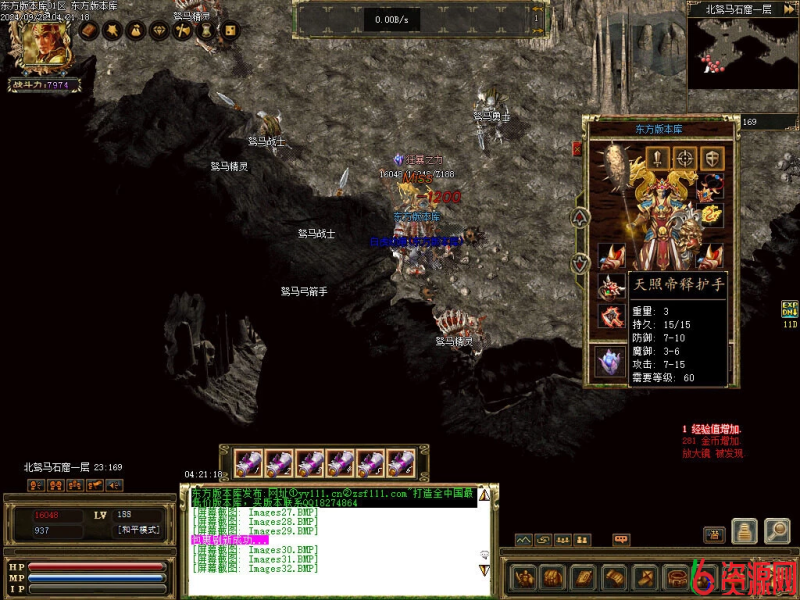Select the crosshair icon button in equipment panel
The height and width of the screenshot is (600, 800).
click(x=684, y=157)
